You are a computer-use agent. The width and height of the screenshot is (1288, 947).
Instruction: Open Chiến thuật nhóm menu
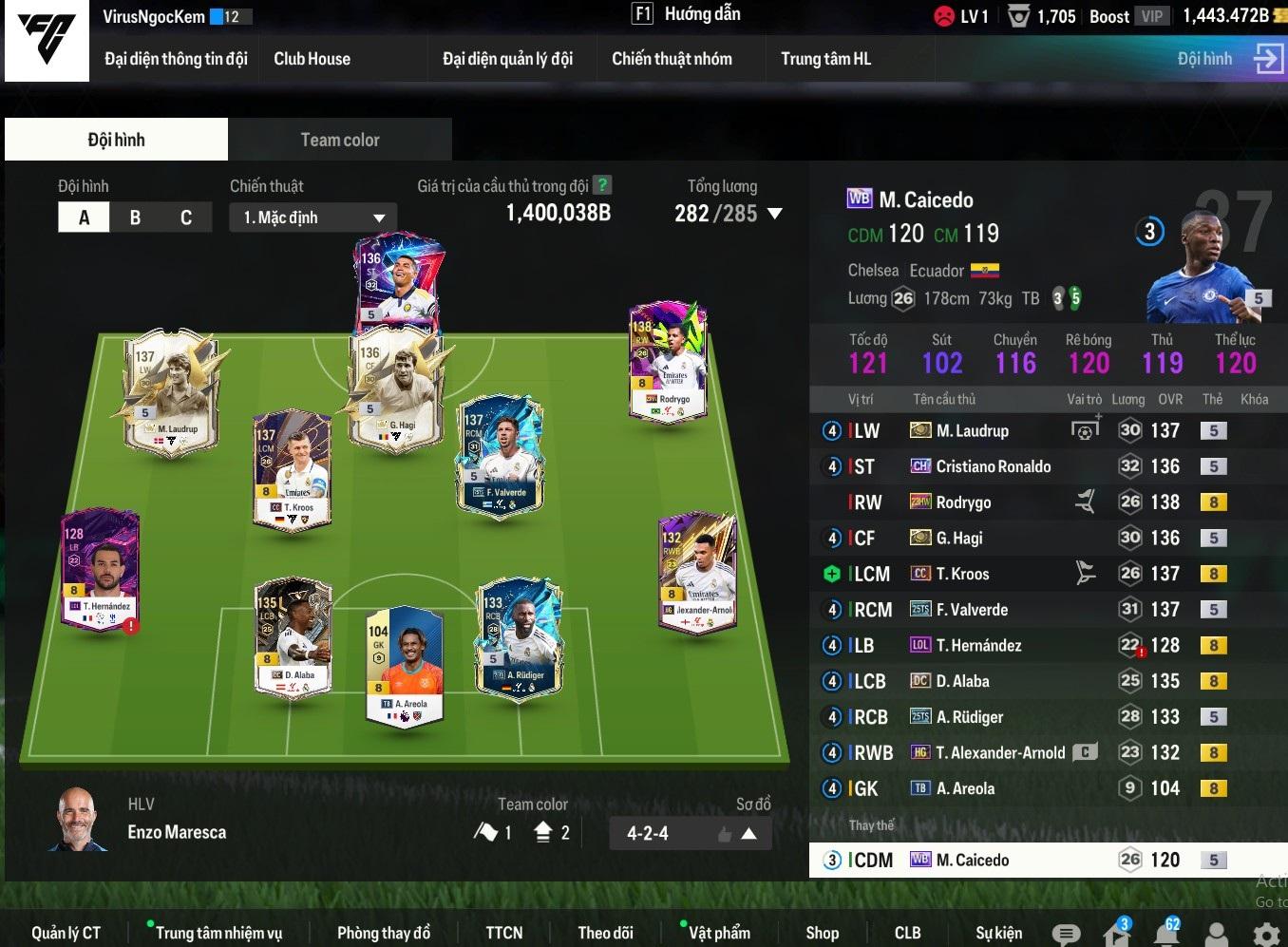pyautogui.click(x=672, y=59)
